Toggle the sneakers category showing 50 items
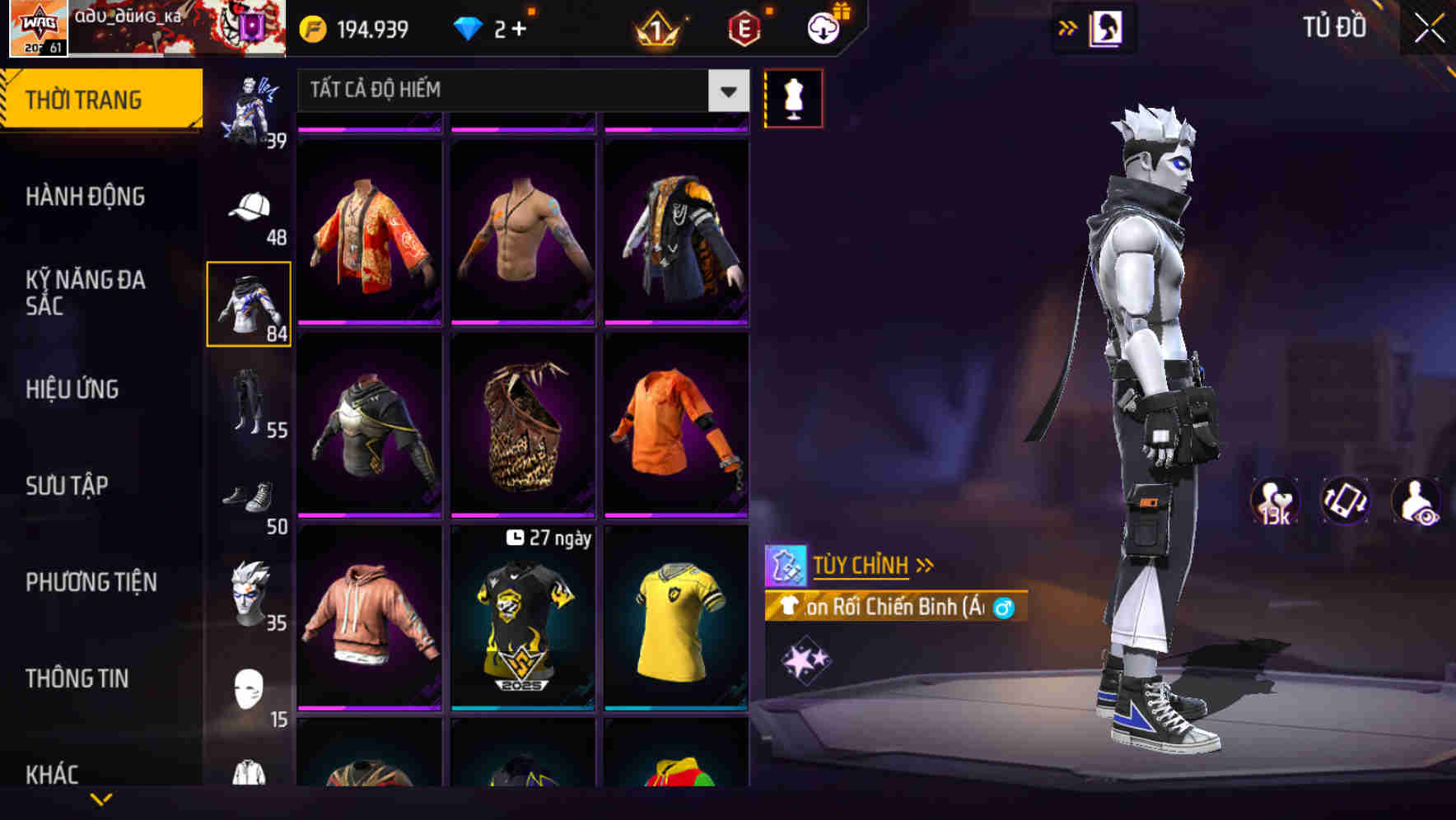Viewport: 1456px width, 820px height. point(250,495)
